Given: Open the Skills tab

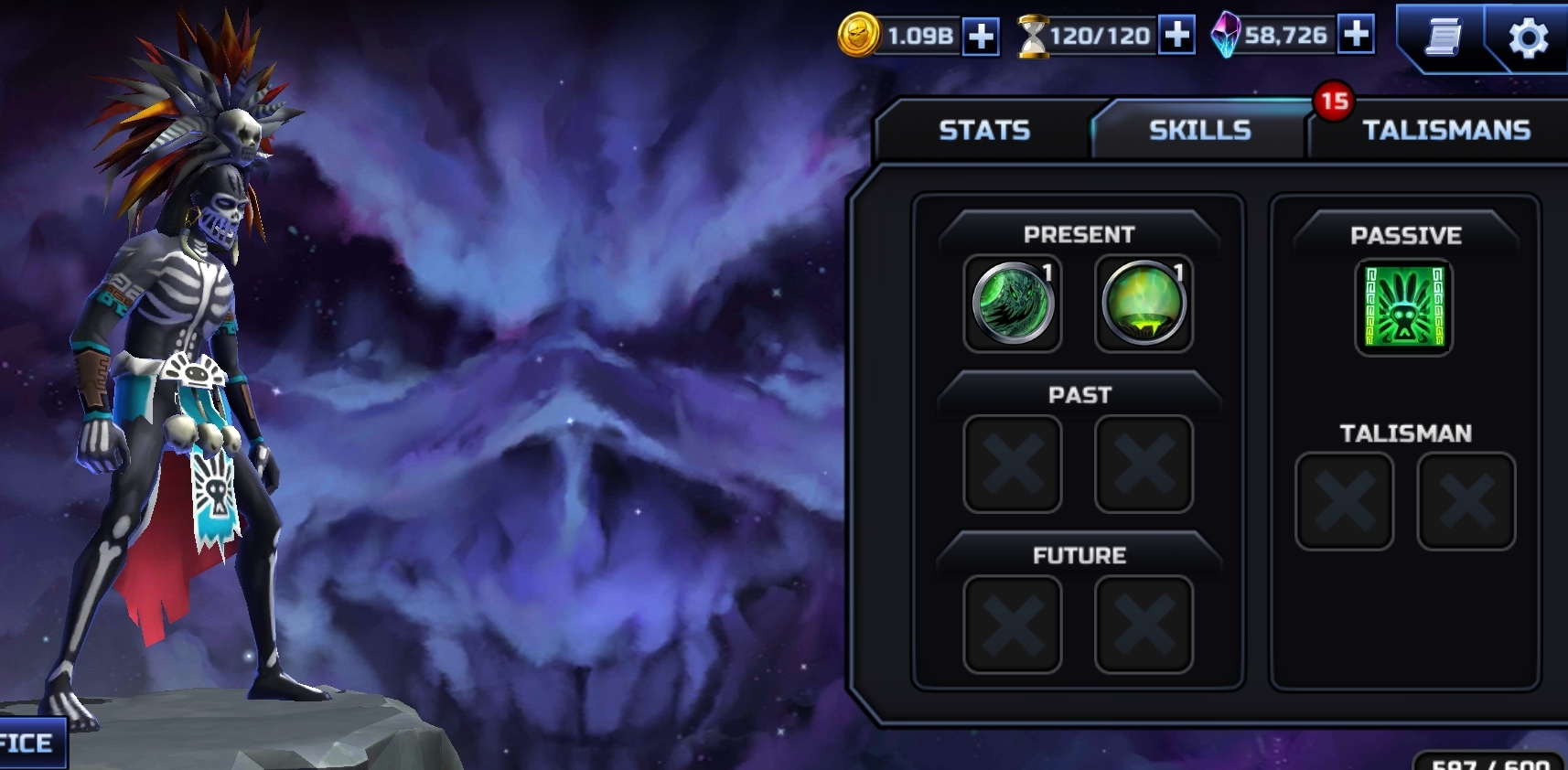Looking at the screenshot, I should [1199, 130].
